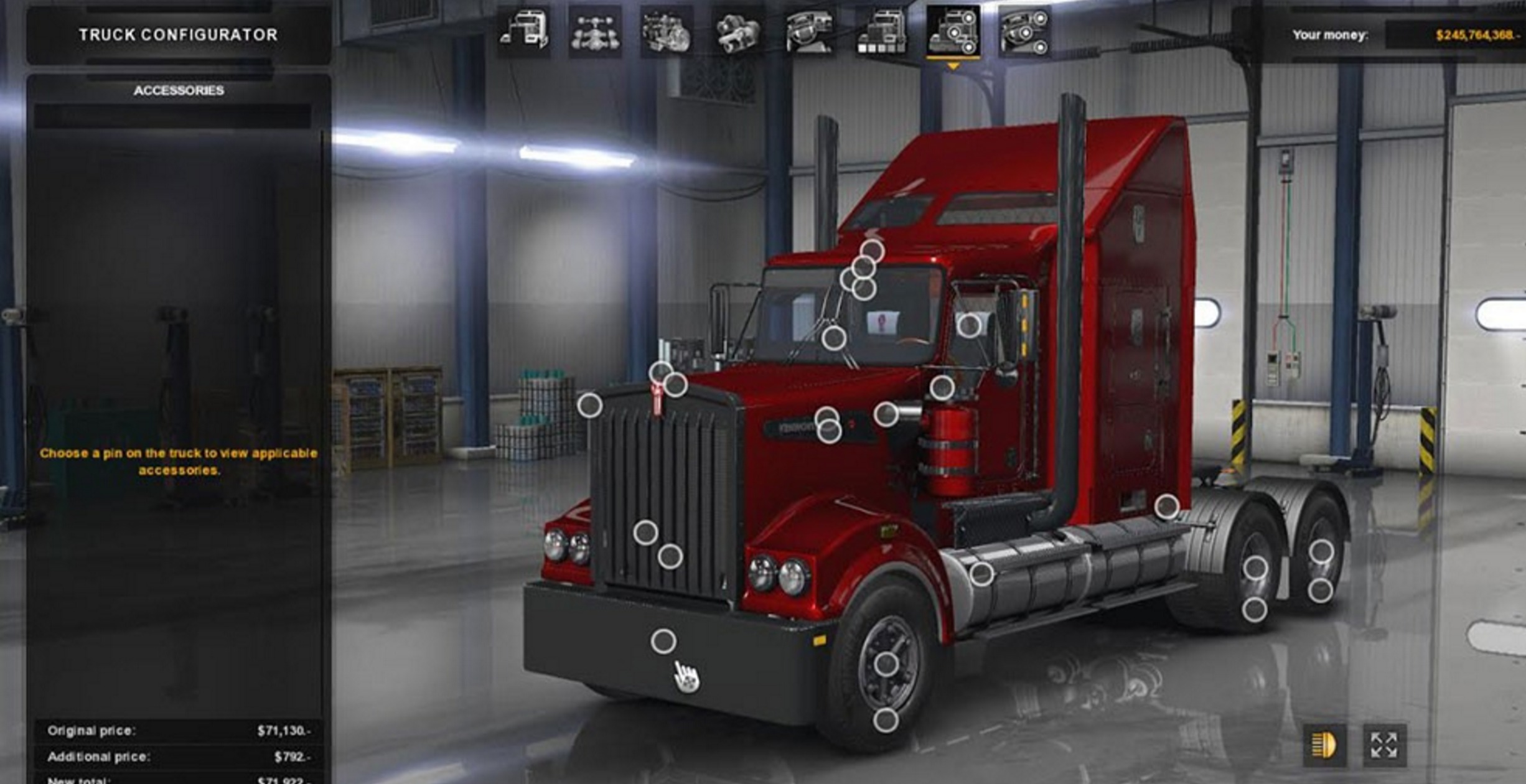Select the front wheel hub pin
Image resolution: width=1526 pixels, height=784 pixels.
pyautogui.click(x=886, y=664)
